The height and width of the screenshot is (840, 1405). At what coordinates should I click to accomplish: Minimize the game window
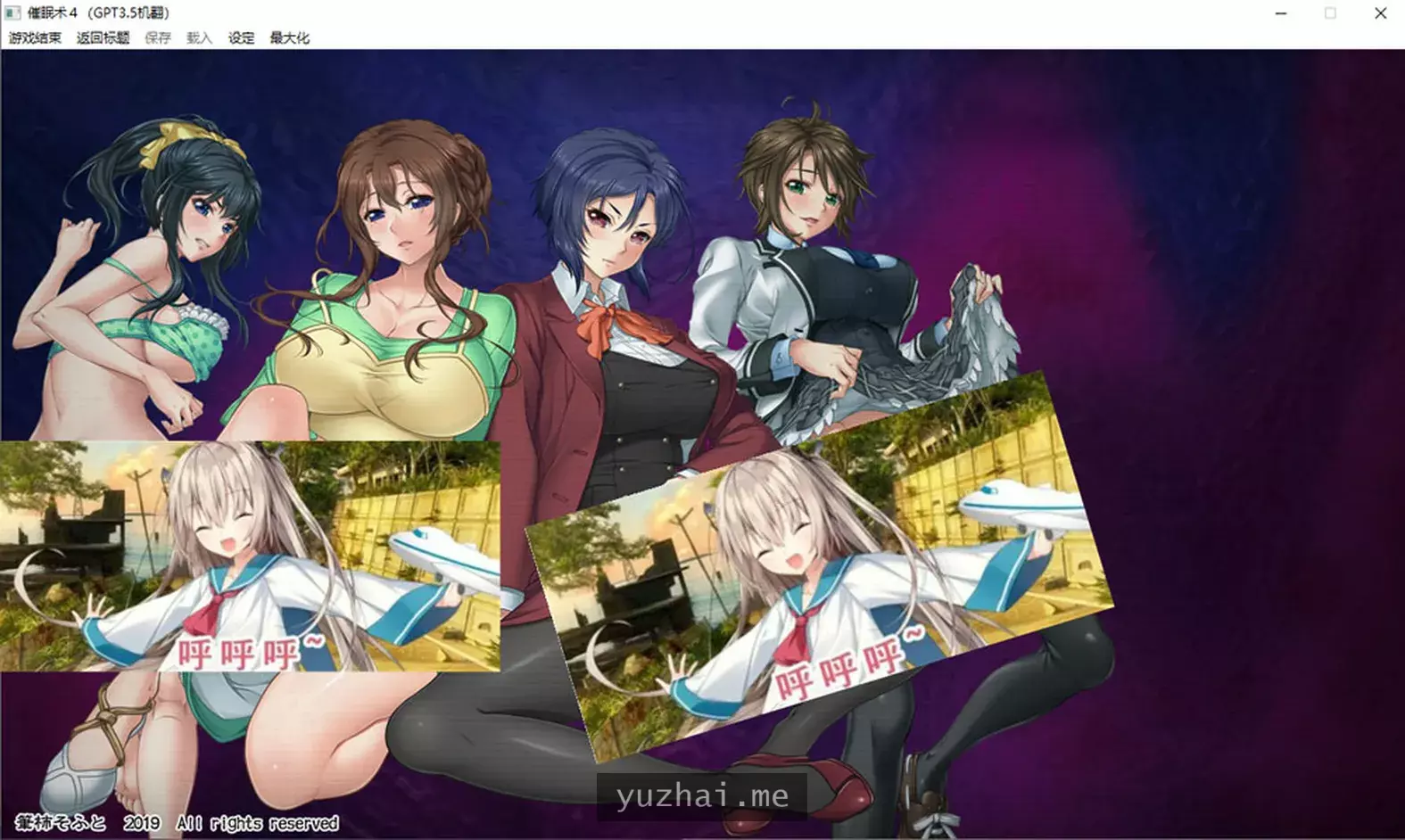[x=1279, y=13]
